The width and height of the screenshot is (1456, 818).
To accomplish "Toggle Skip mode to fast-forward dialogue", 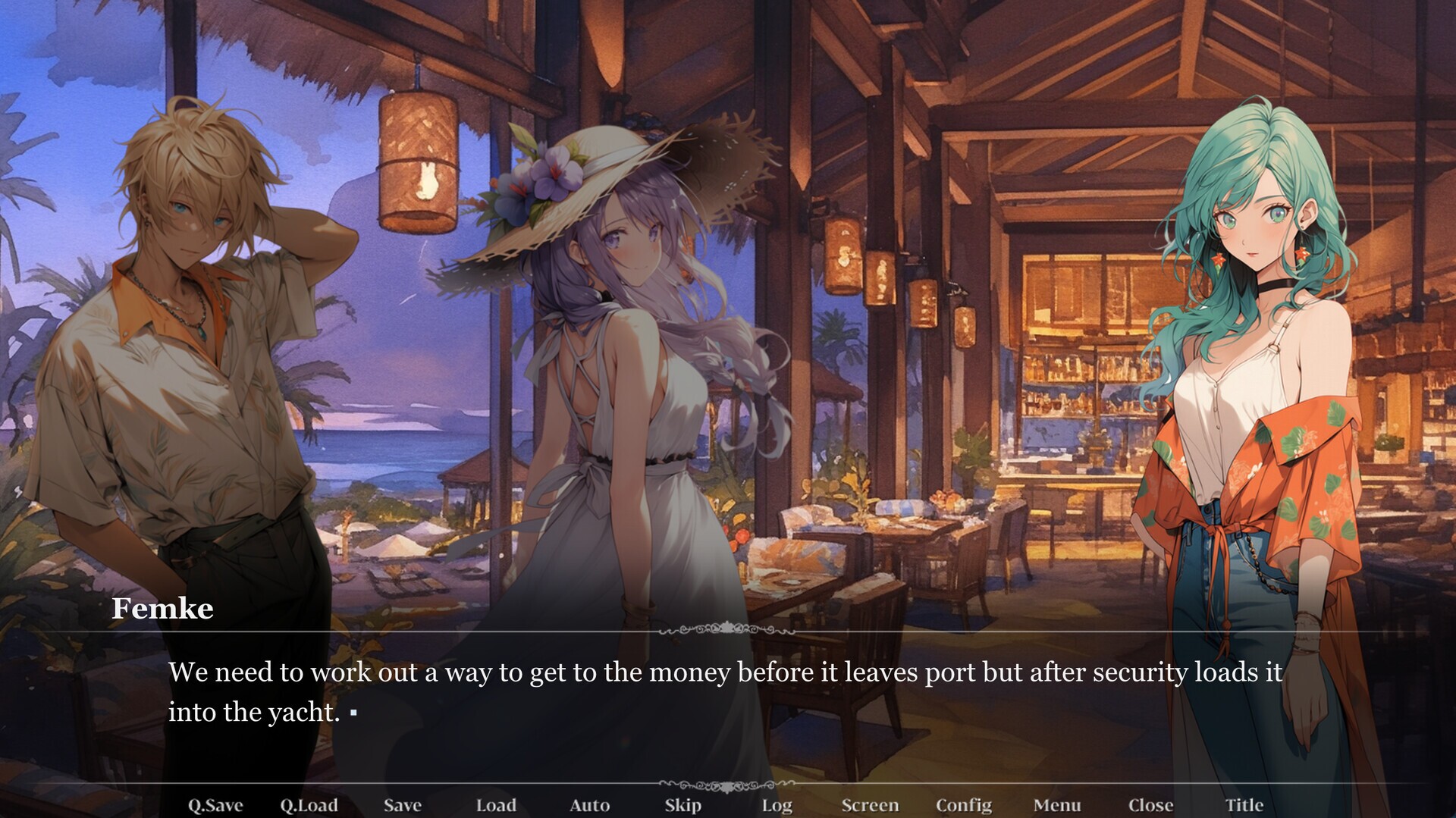I will click(682, 805).
